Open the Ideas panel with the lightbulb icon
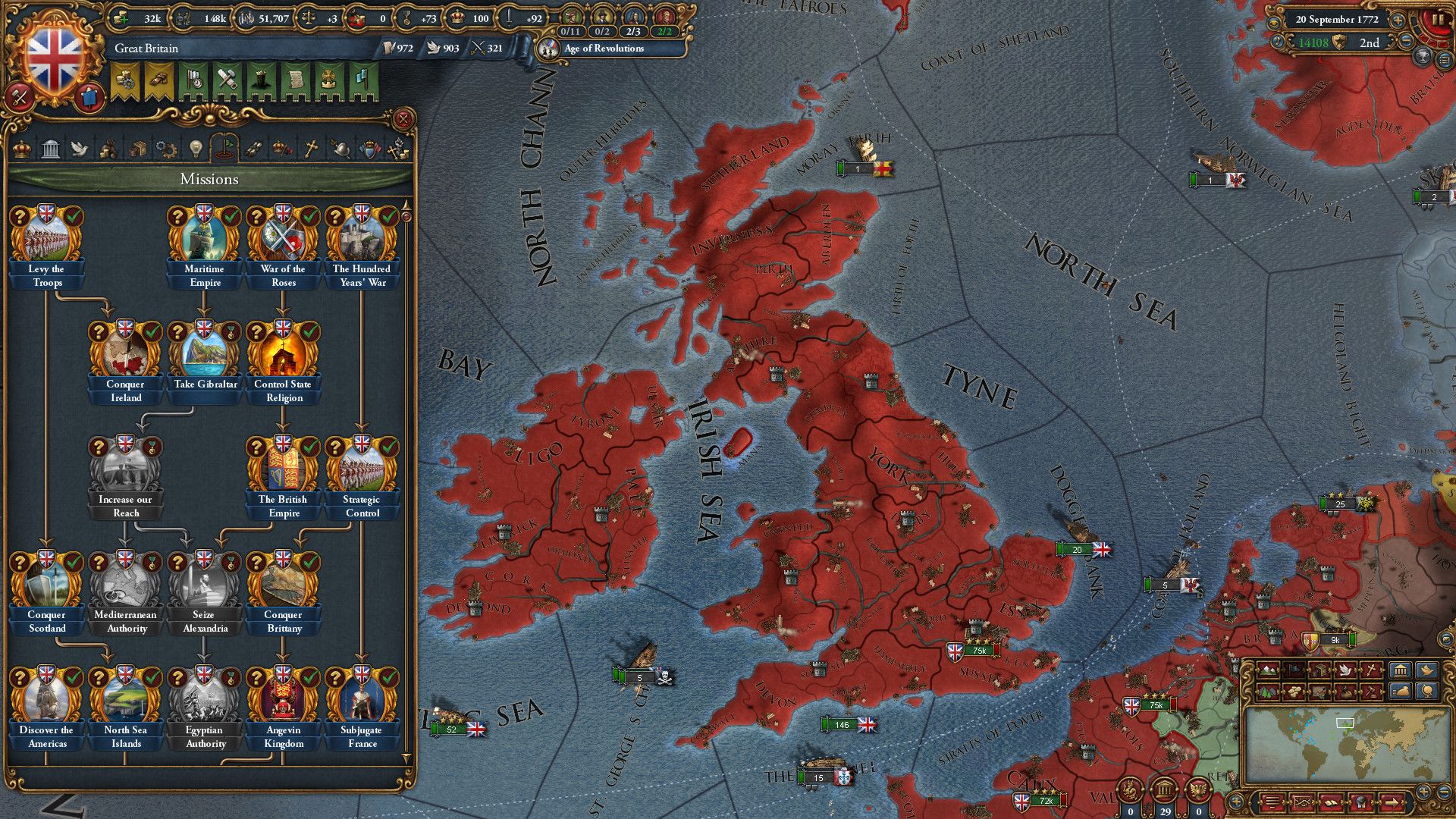The height and width of the screenshot is (819, 1456). point(195,149)
